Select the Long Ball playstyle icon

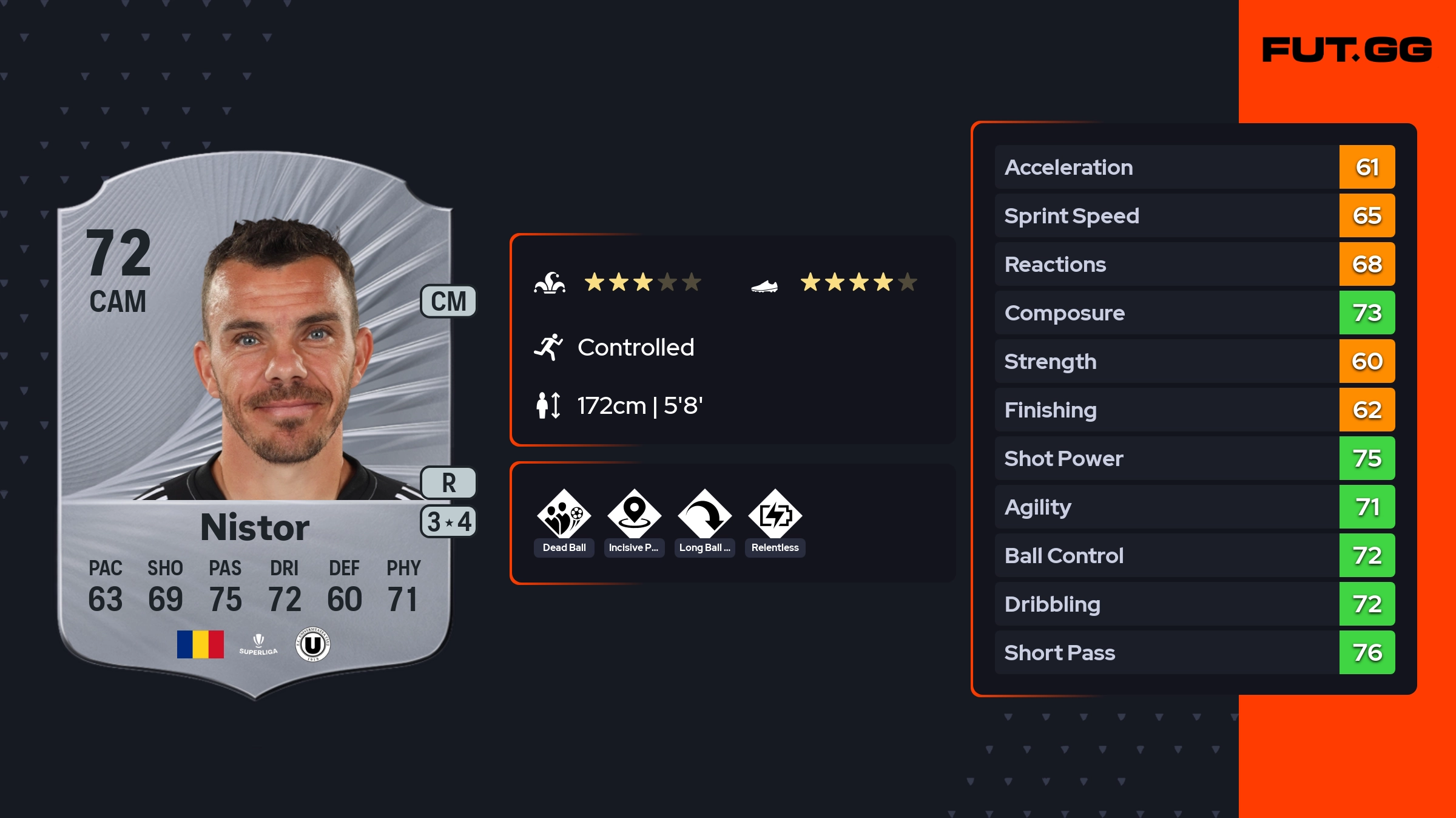point(704,515)
